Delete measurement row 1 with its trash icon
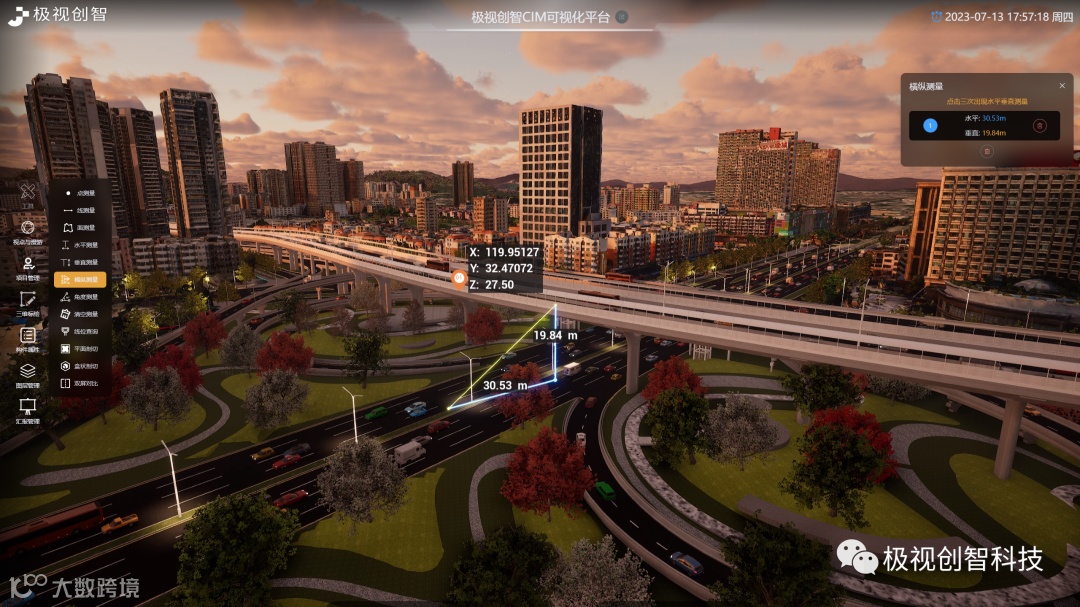1080x607 pixels. 1039,126
